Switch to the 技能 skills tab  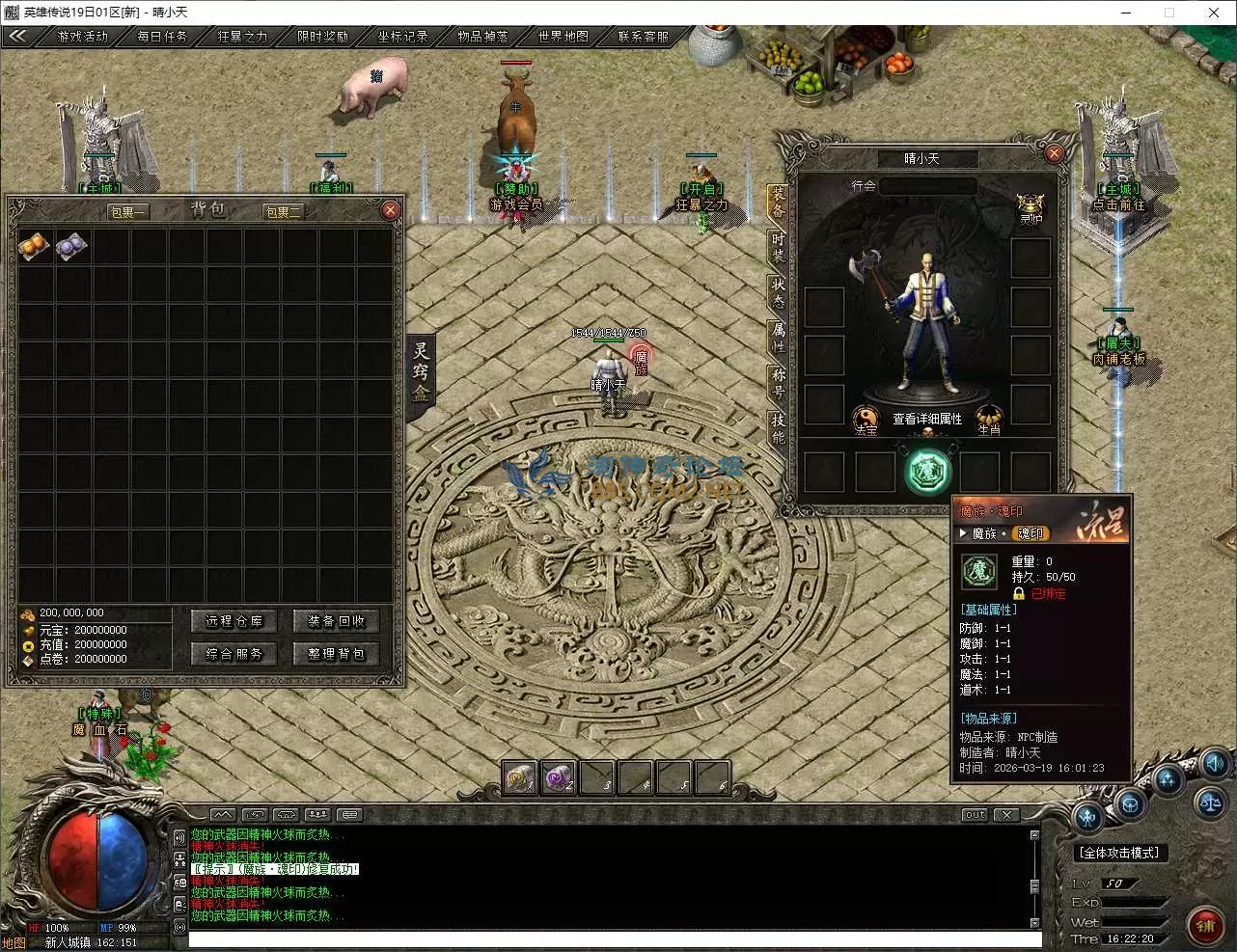click(778, 427)
